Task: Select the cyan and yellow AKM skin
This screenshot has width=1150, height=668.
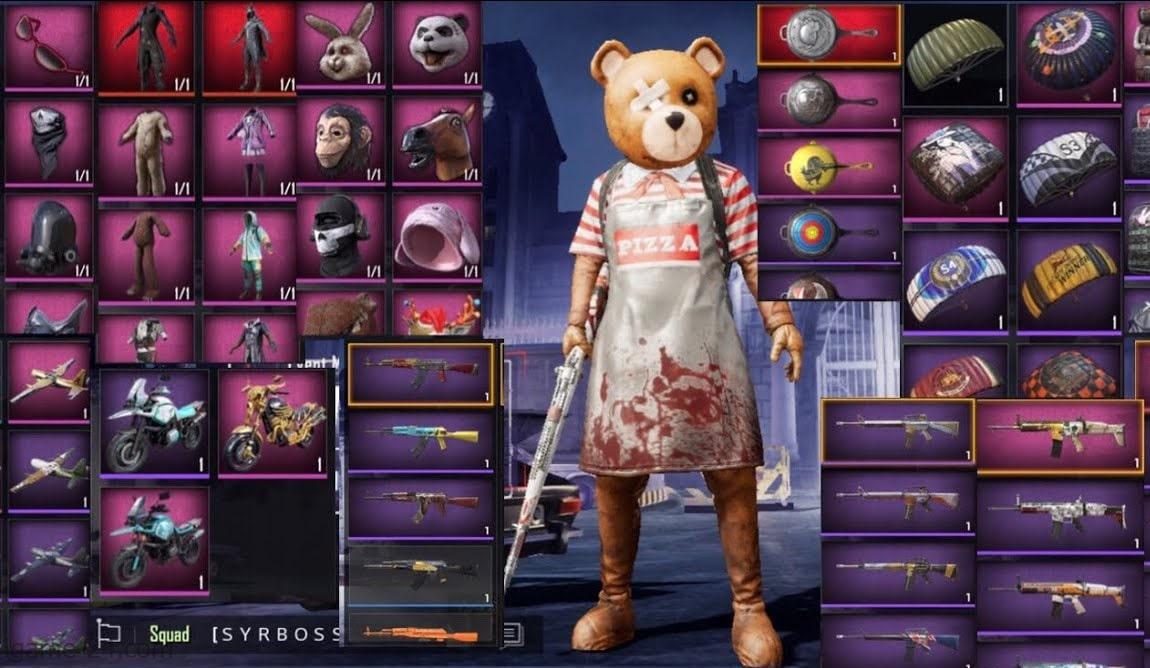Action: 421,438
